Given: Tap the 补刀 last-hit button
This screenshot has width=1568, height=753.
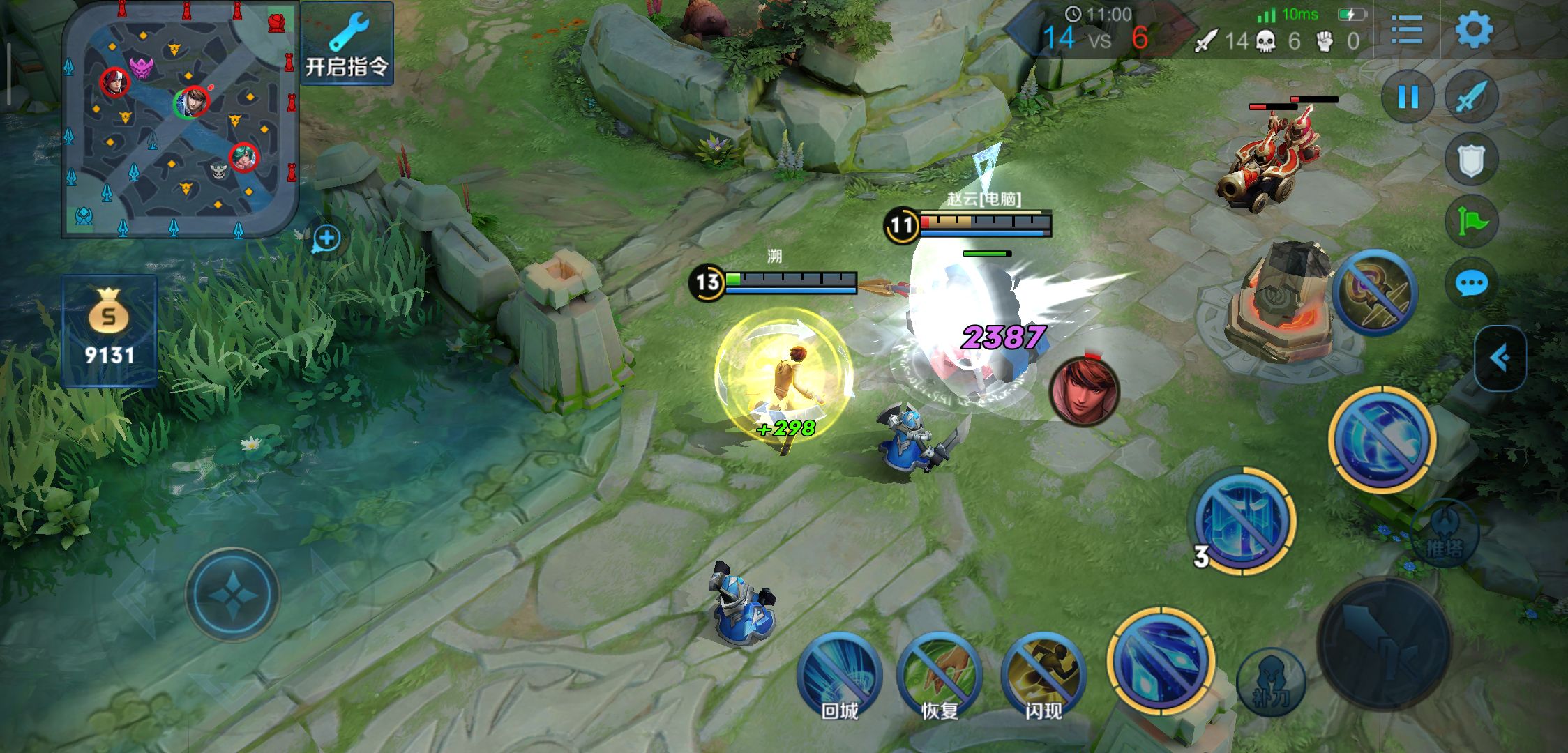Looking at the screenshot, I should click(1271, 682).
